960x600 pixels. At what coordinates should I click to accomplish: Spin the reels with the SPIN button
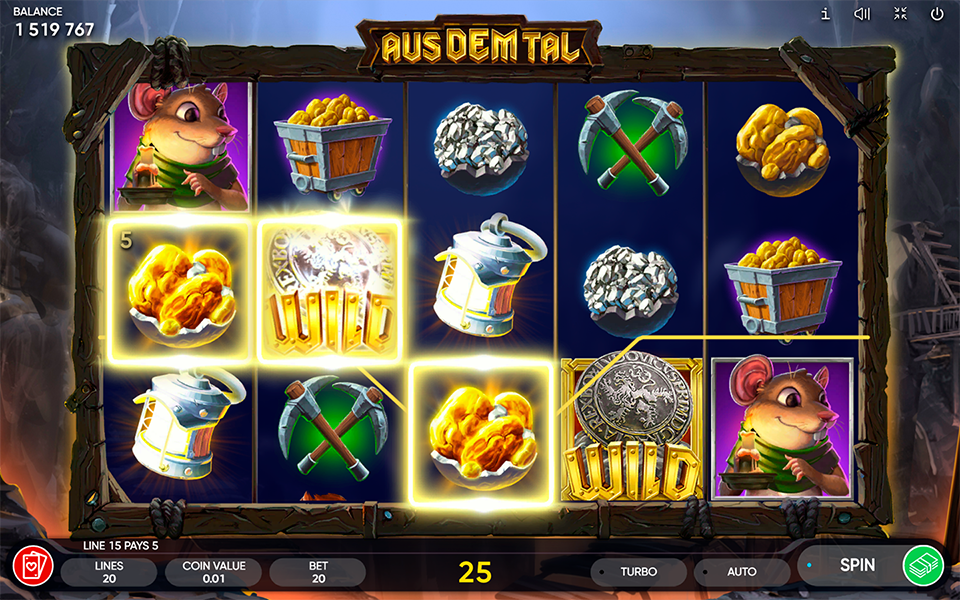(x=856, y=565)
